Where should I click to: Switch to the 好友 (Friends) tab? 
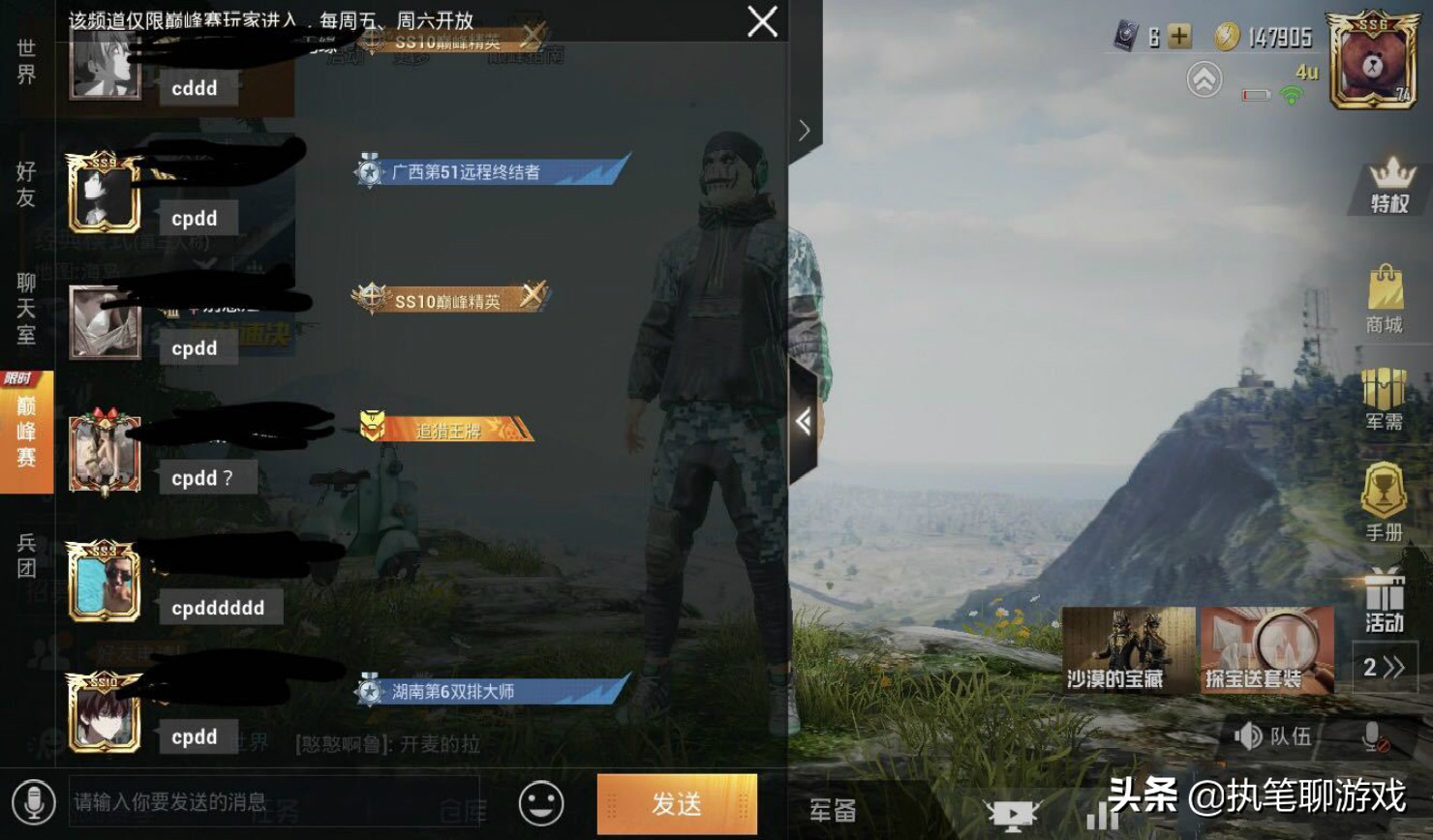tap(25, 184)
